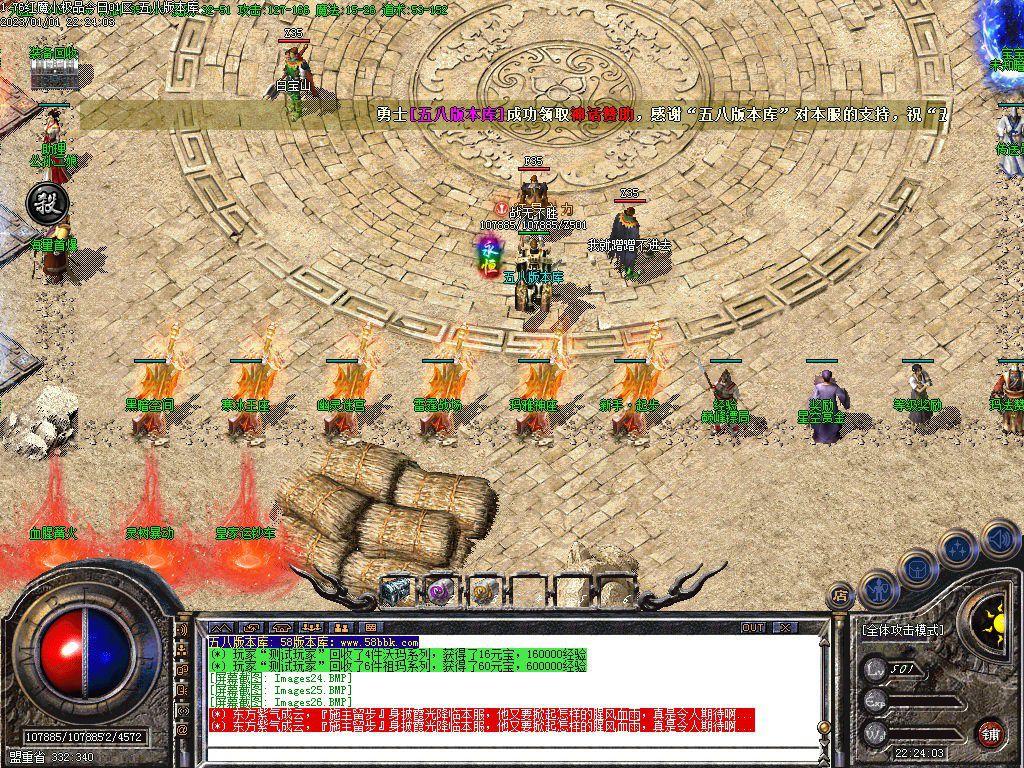Open the character figure panel
Image resolution: width=1024 pixels, height=768 pixels.
click(878, 588)
